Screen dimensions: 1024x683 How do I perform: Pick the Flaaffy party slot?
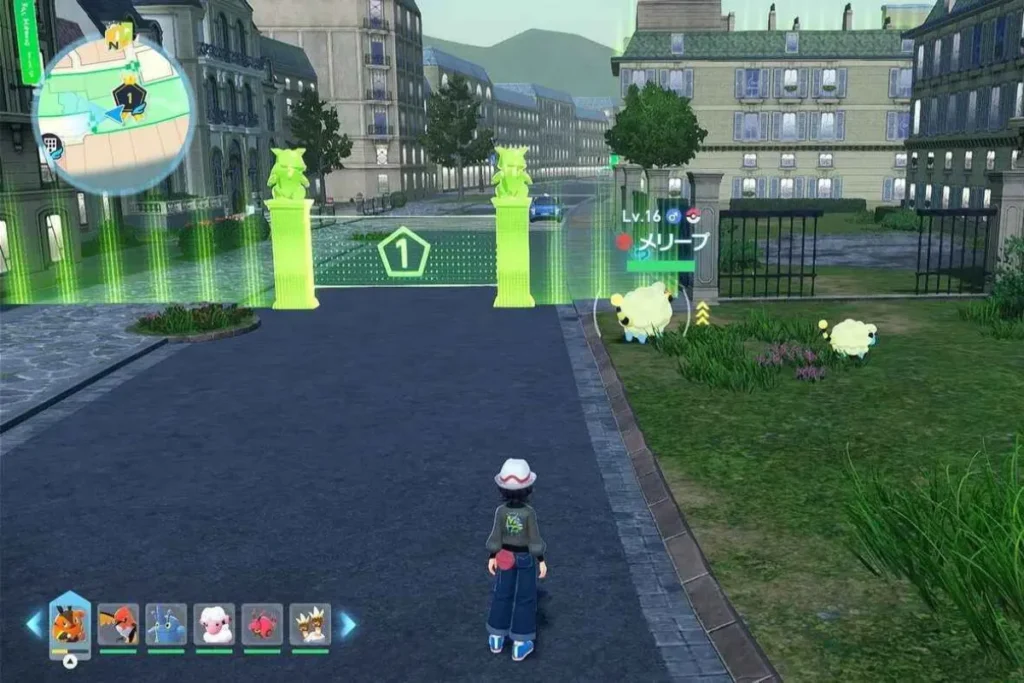(214, 624)
